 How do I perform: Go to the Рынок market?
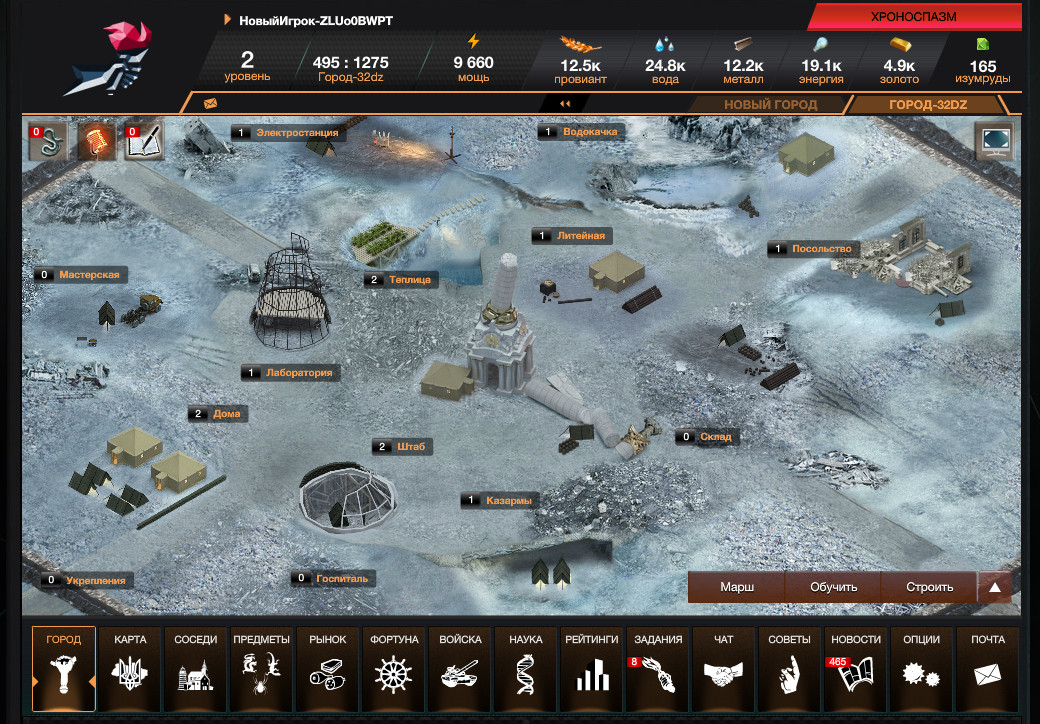point(327,661)
